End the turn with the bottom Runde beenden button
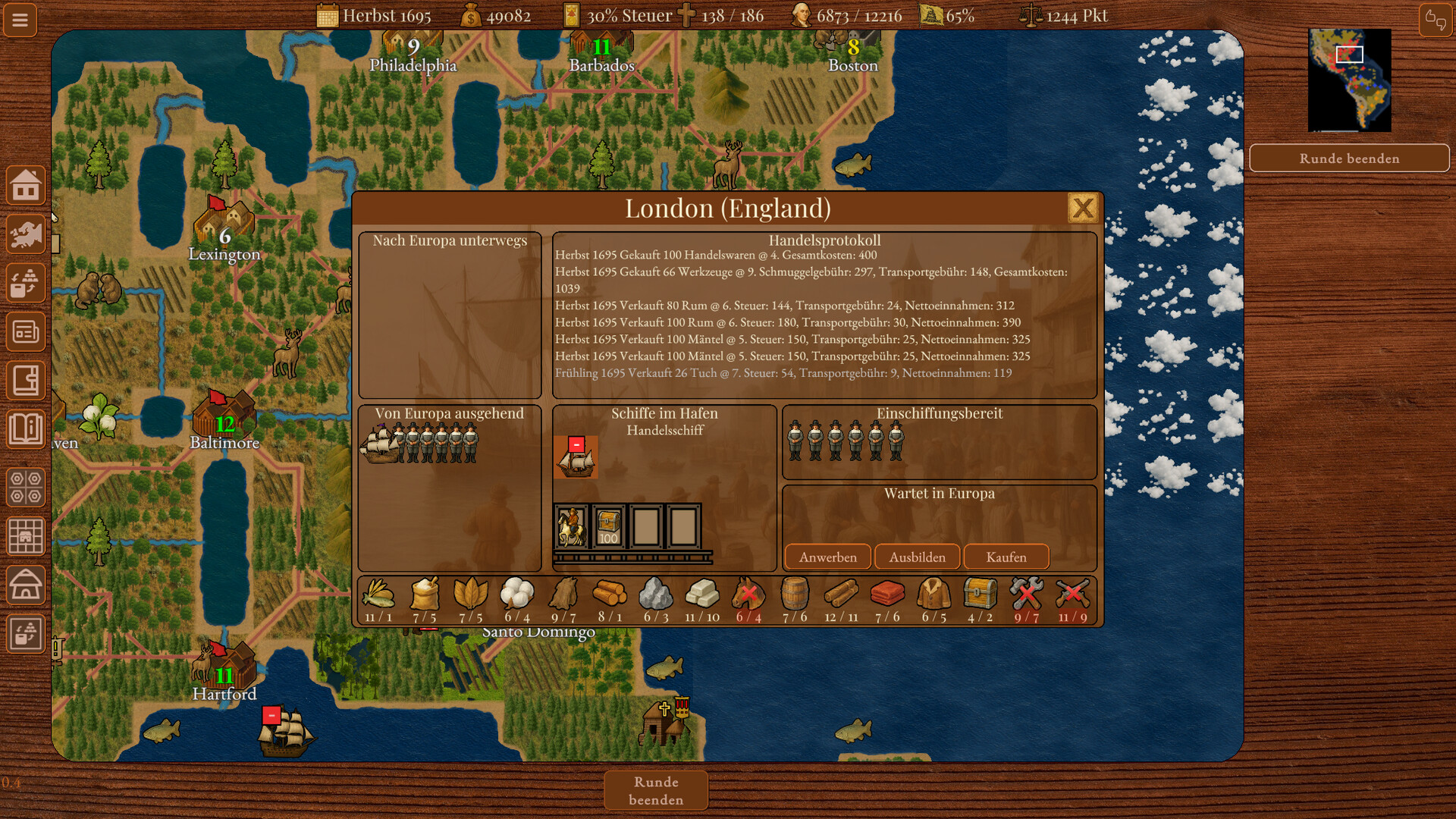 point(656,790)
